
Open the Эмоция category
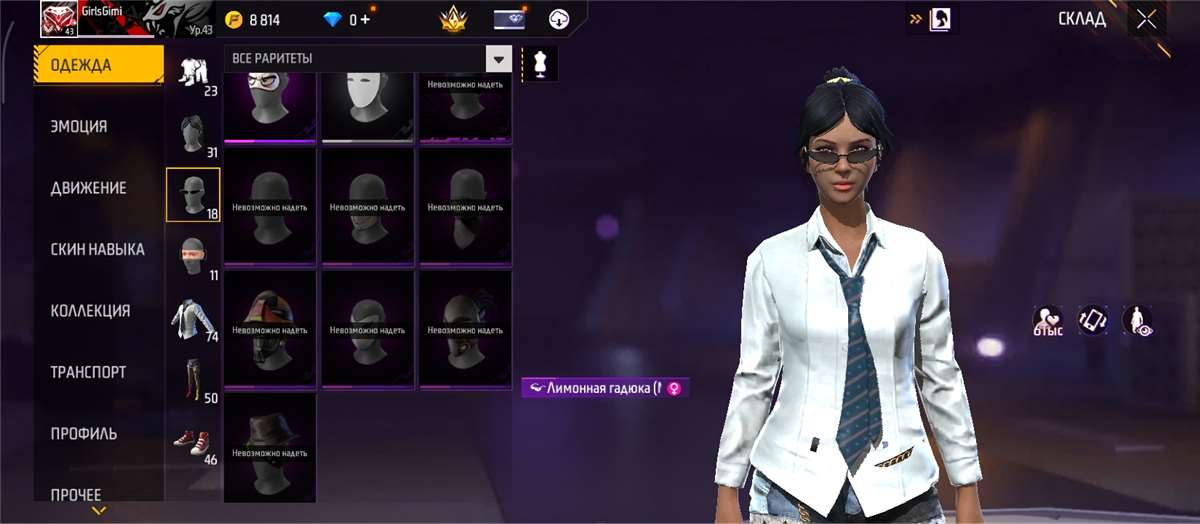[79, 127]
